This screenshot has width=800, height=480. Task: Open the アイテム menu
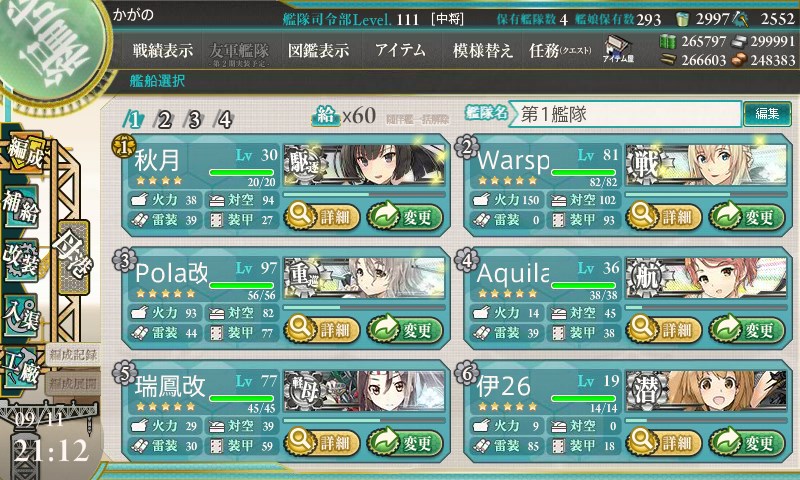coord(400,50)
